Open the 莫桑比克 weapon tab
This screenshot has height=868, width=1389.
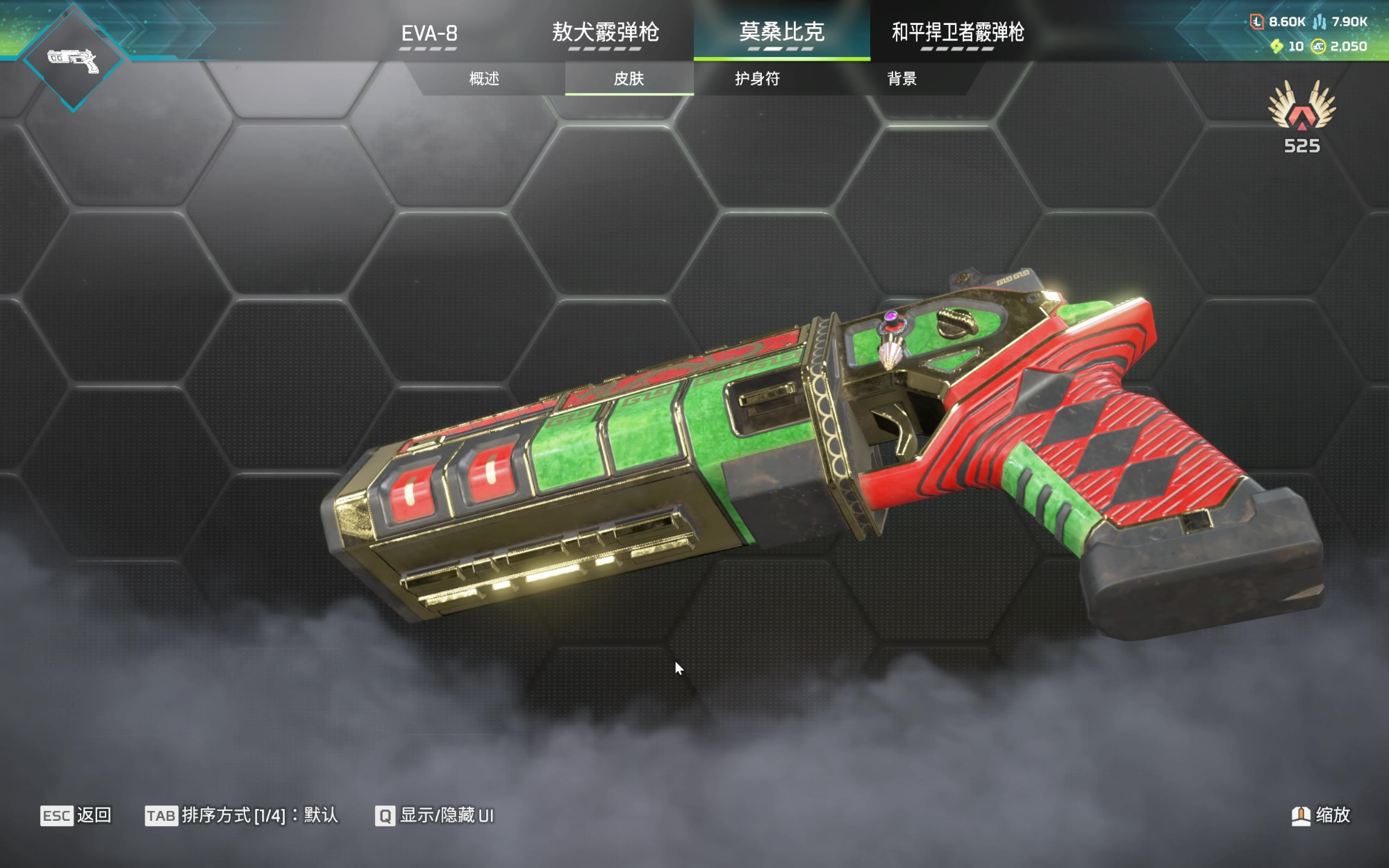click(781, 33)
